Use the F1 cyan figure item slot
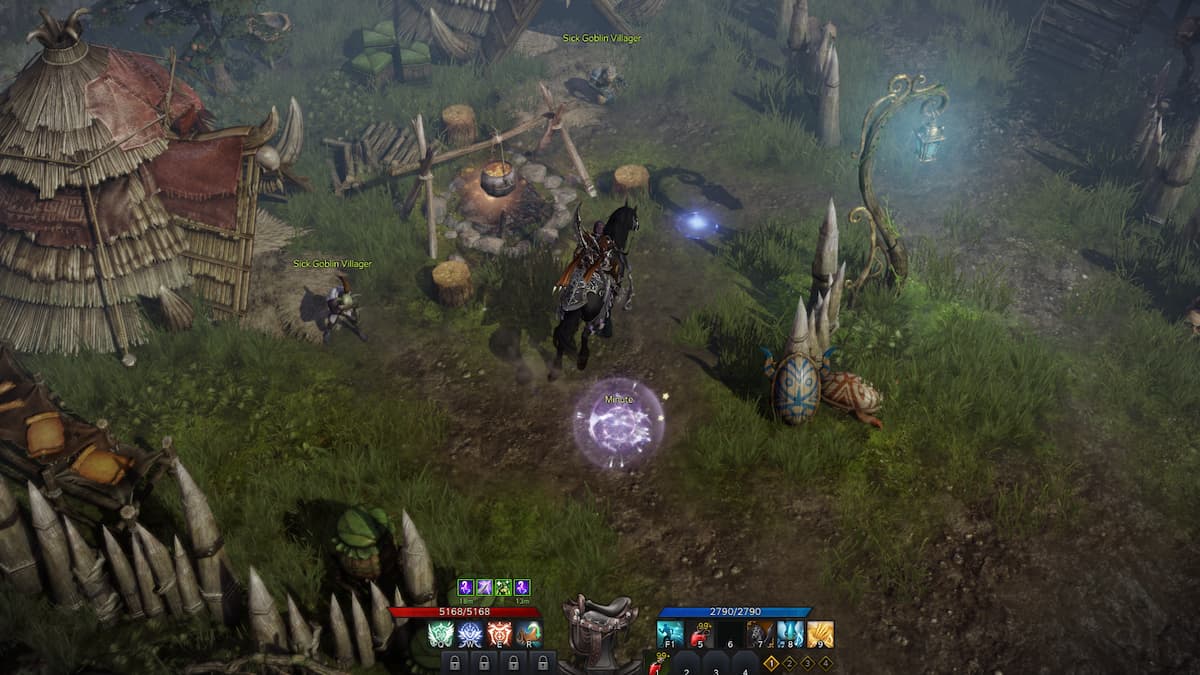Viewport: 1200px width, 675px height. pos(670,634)
